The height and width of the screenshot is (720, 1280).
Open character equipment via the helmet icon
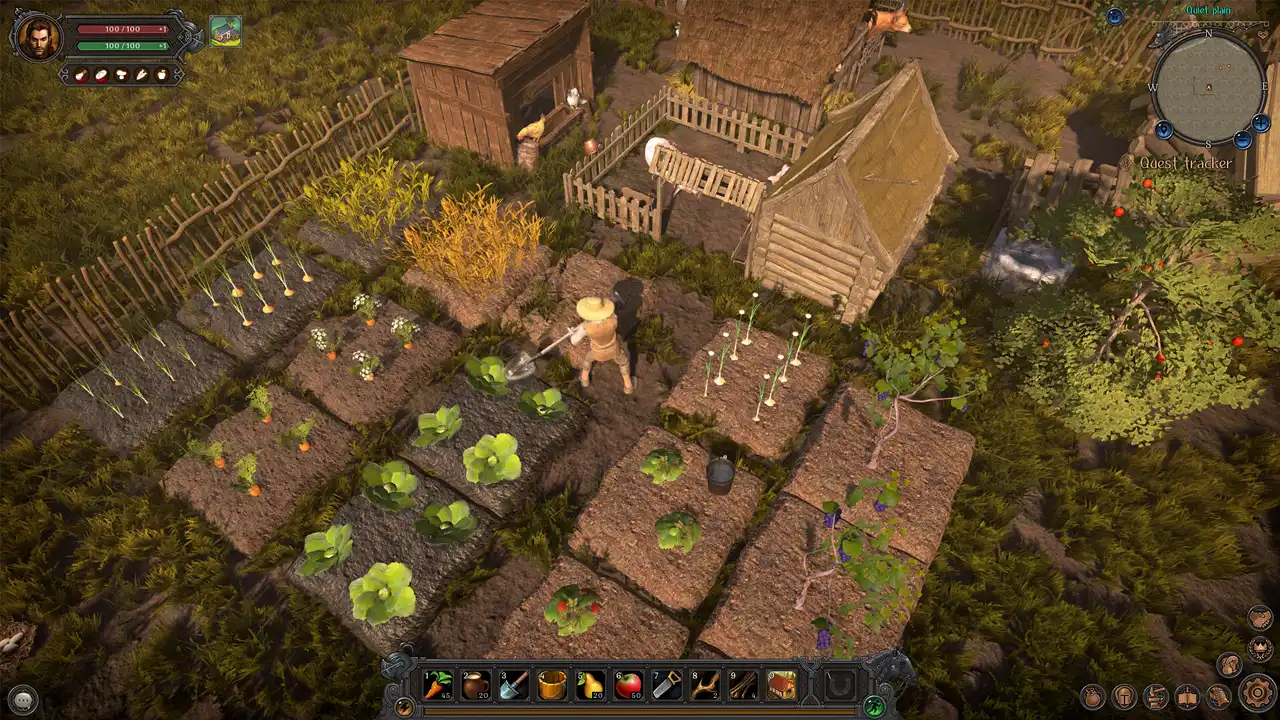(x=1123, y=696)
